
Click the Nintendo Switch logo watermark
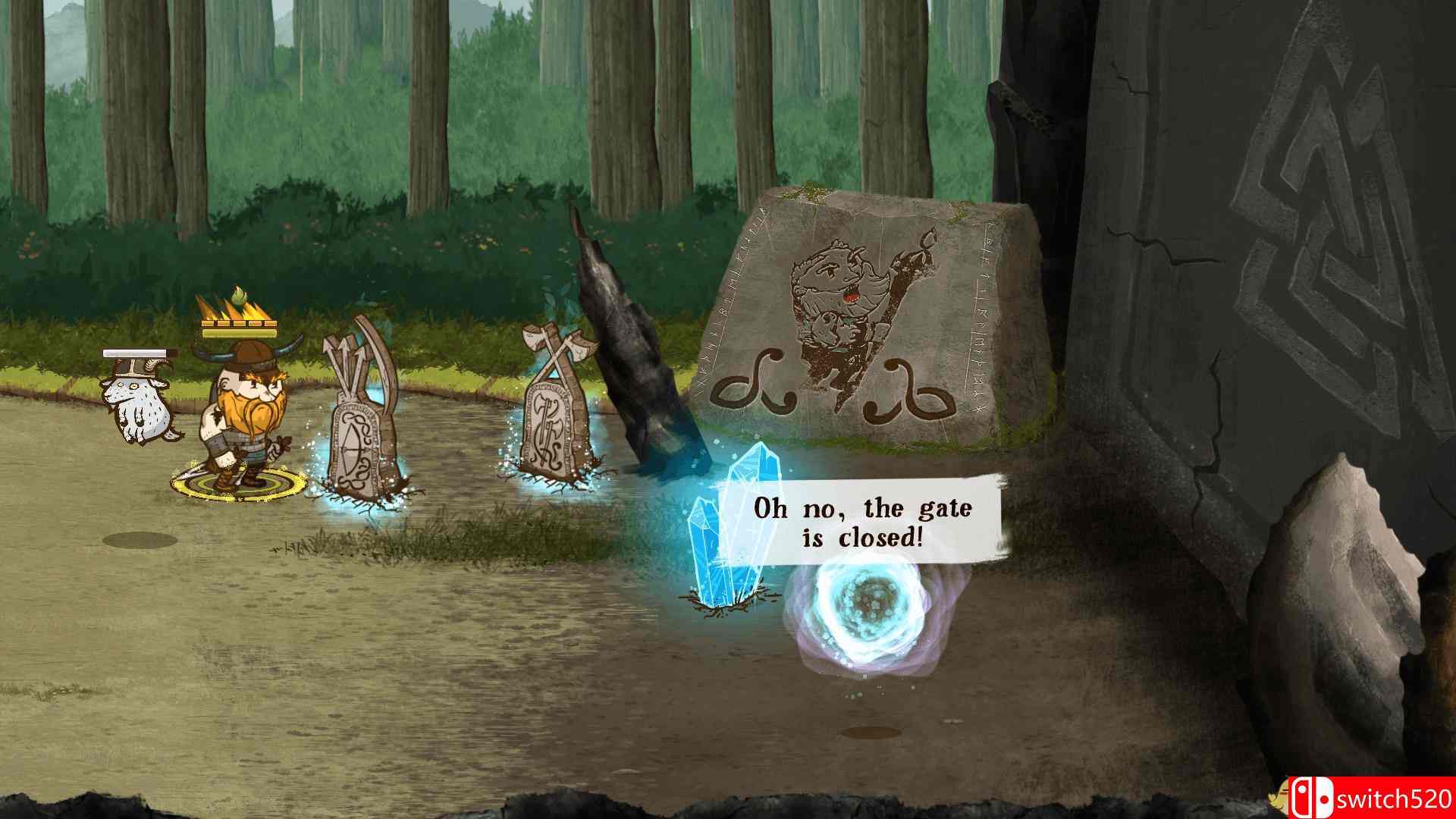click(x=1310, y=797)
